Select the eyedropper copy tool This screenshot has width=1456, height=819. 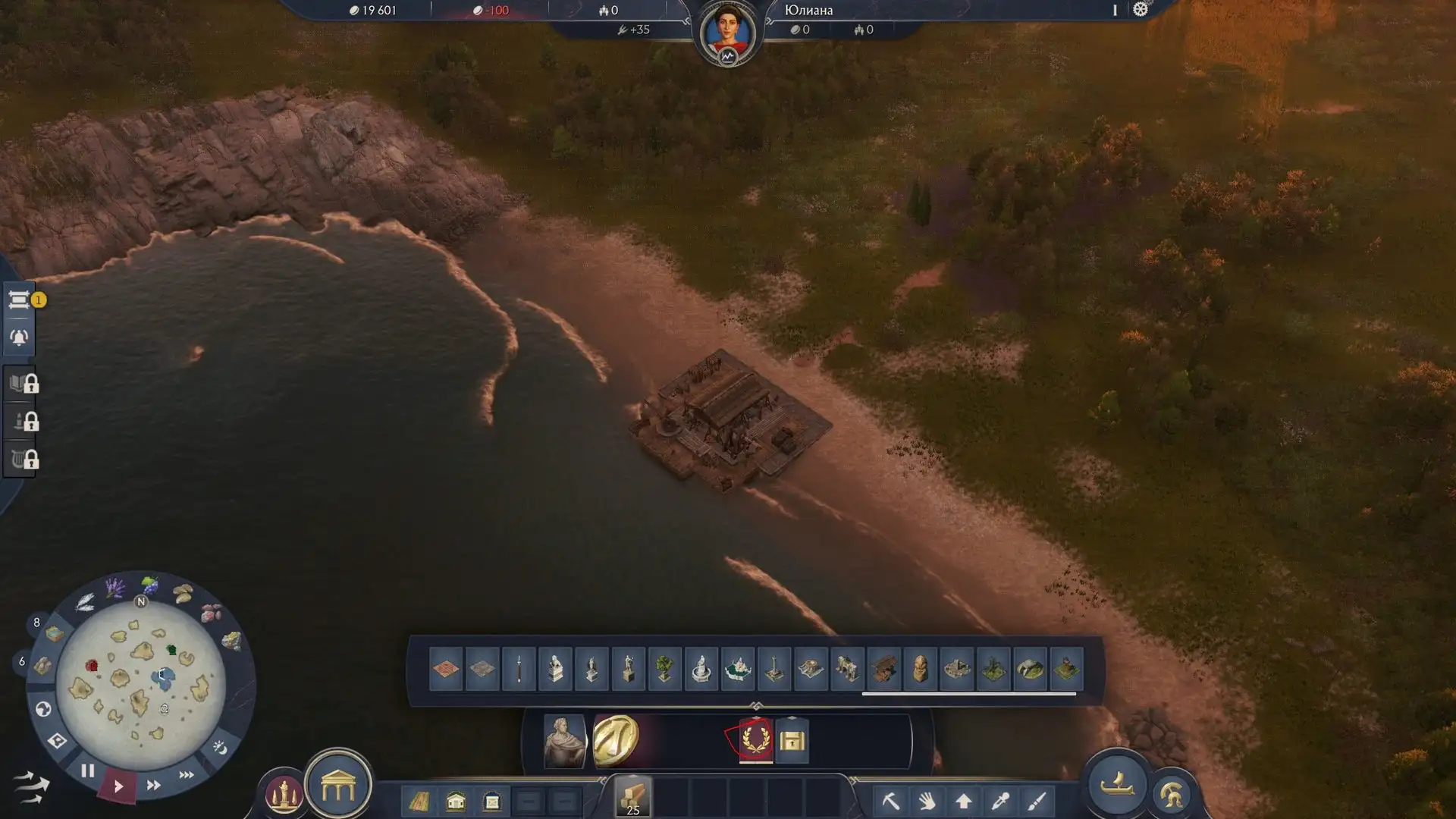1000,800
